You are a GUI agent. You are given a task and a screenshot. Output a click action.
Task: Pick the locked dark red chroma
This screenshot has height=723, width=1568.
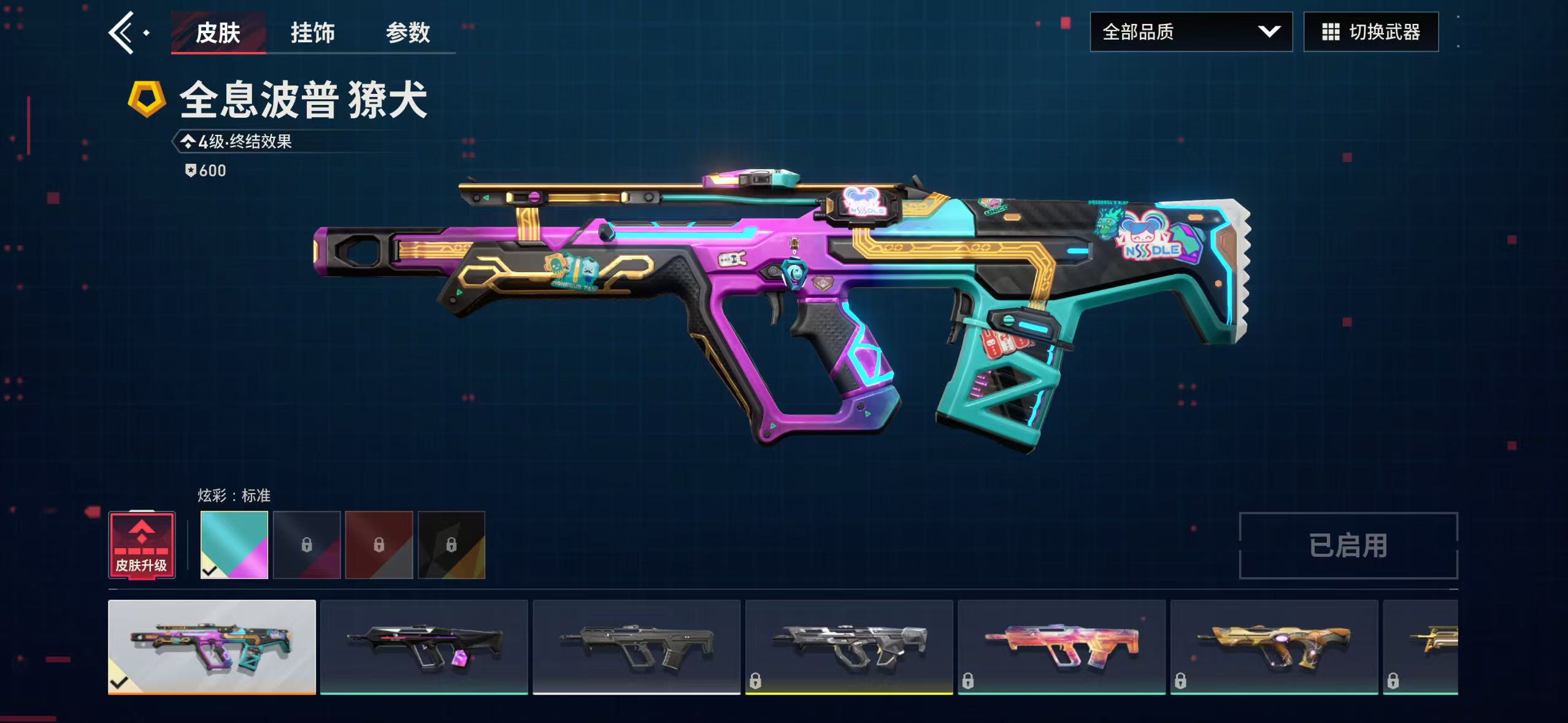(x=379, y=545)
